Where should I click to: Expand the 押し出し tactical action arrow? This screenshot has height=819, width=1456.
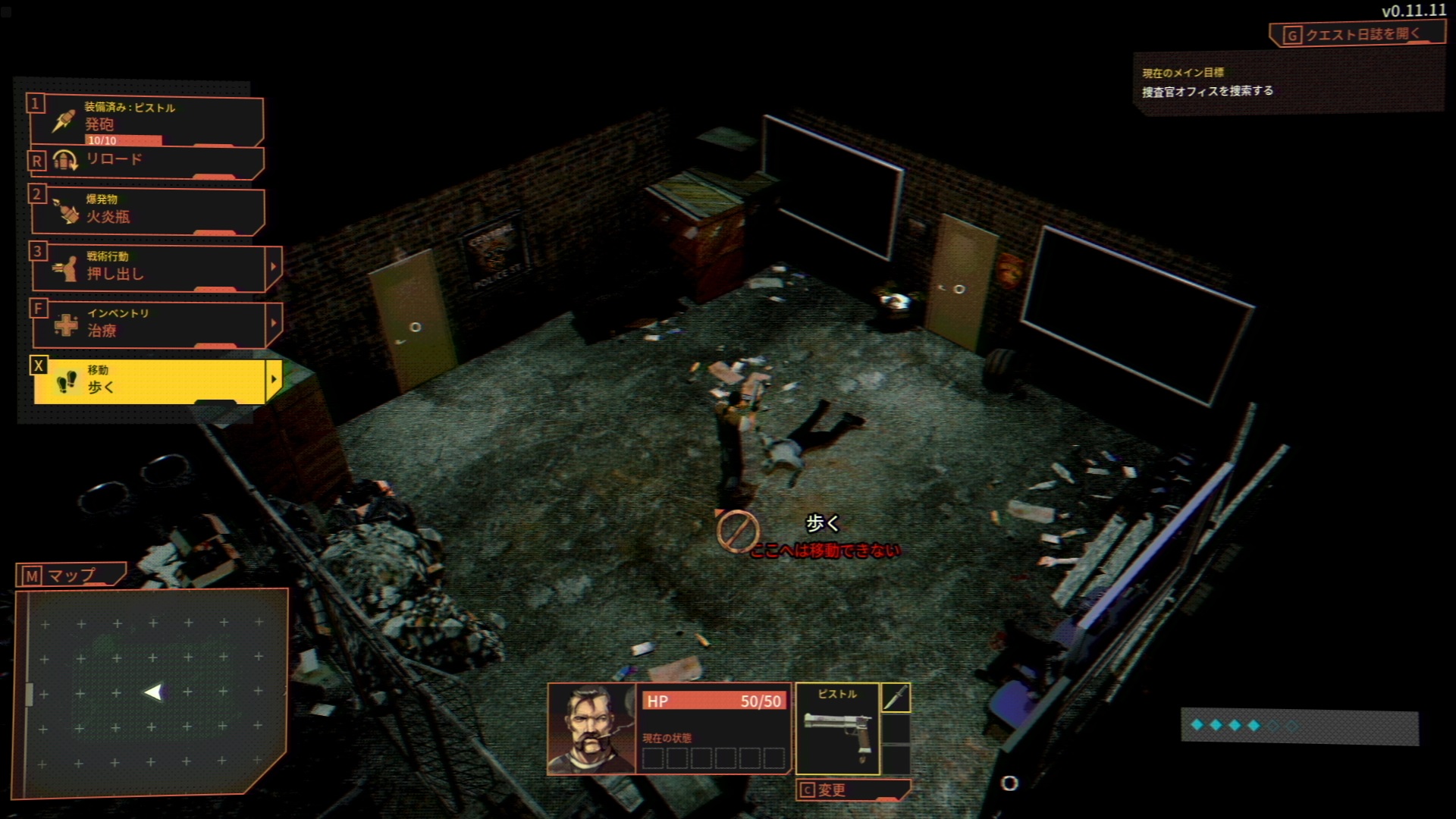274,267
